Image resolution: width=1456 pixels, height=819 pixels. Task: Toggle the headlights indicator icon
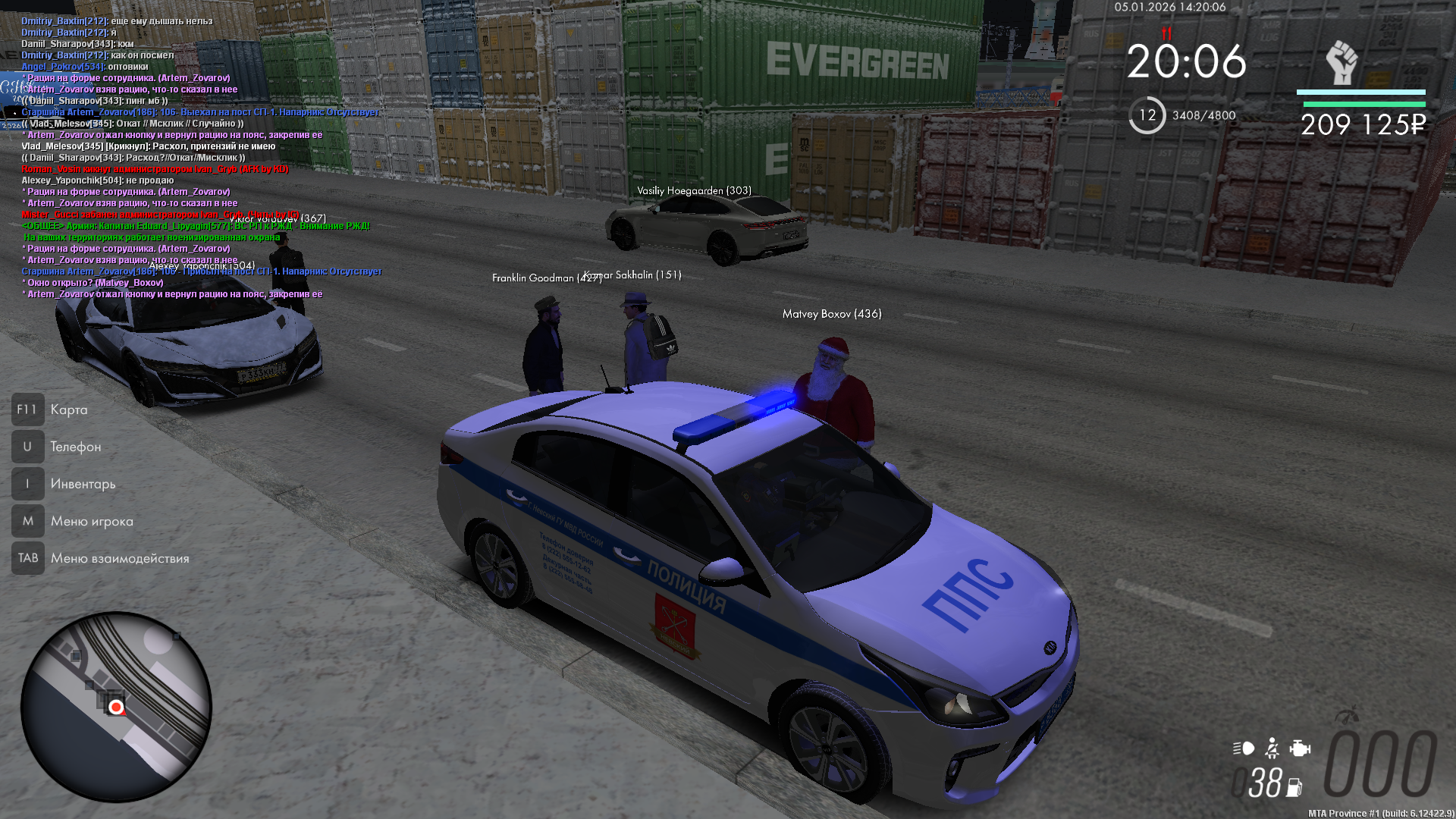(x=1244, y=748)
